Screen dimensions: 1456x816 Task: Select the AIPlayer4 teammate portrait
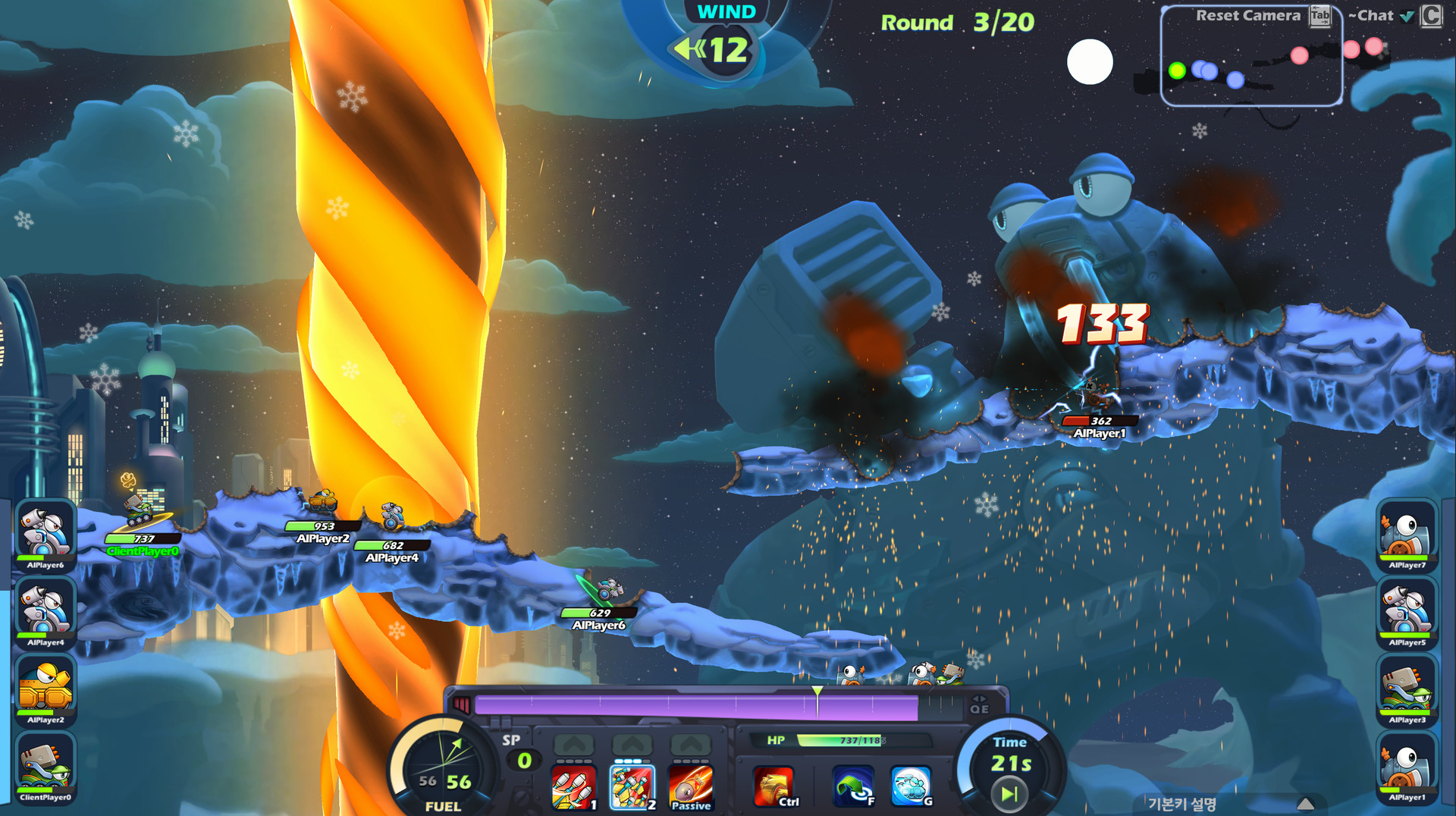[x=45, y=610]
